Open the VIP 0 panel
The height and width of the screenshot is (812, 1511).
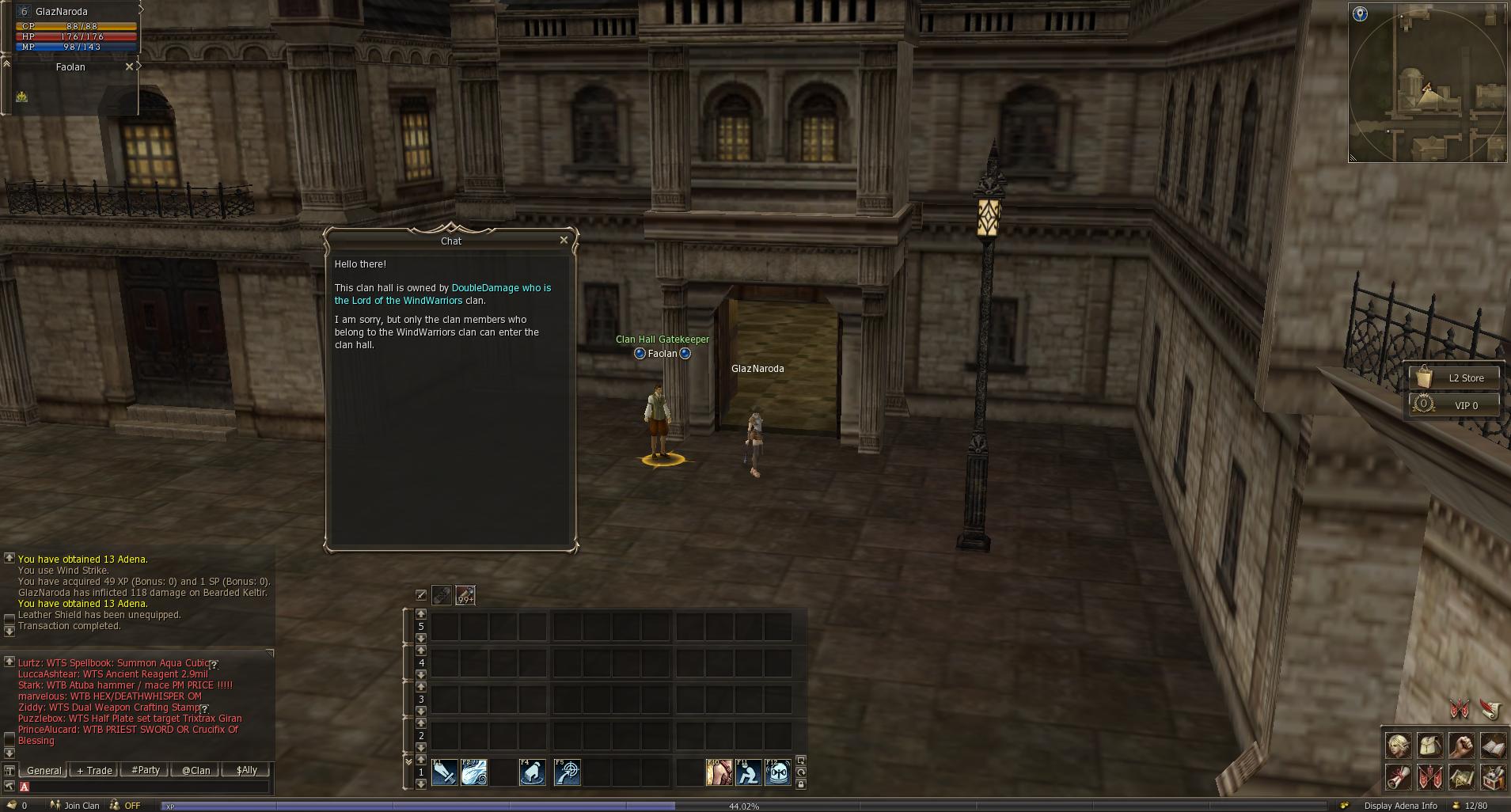click(x=1455, y=405)
